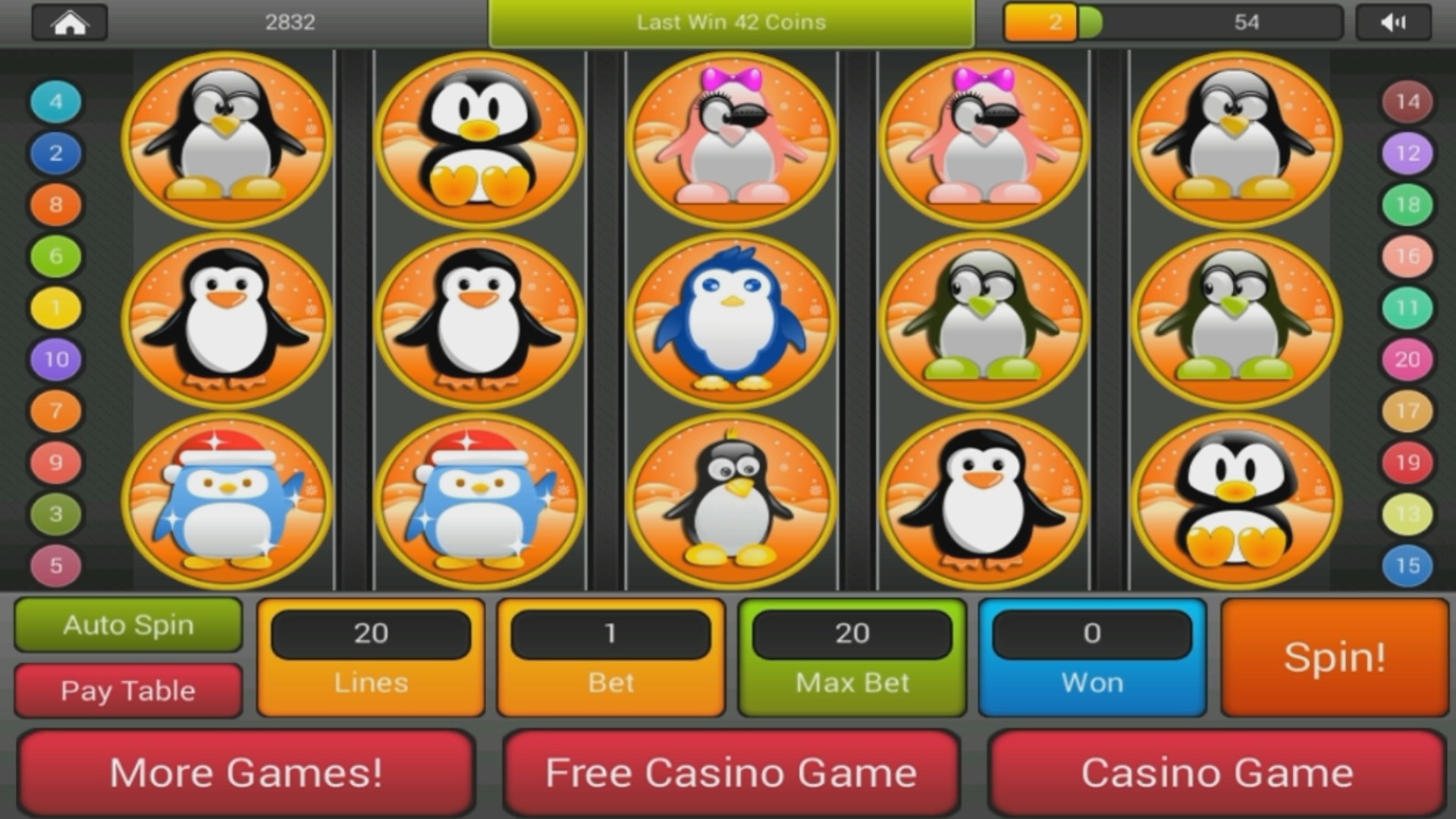Open the Pay Table
Image resolution: width=1456 pixels, height=819 pixels.
coord(127,689)
